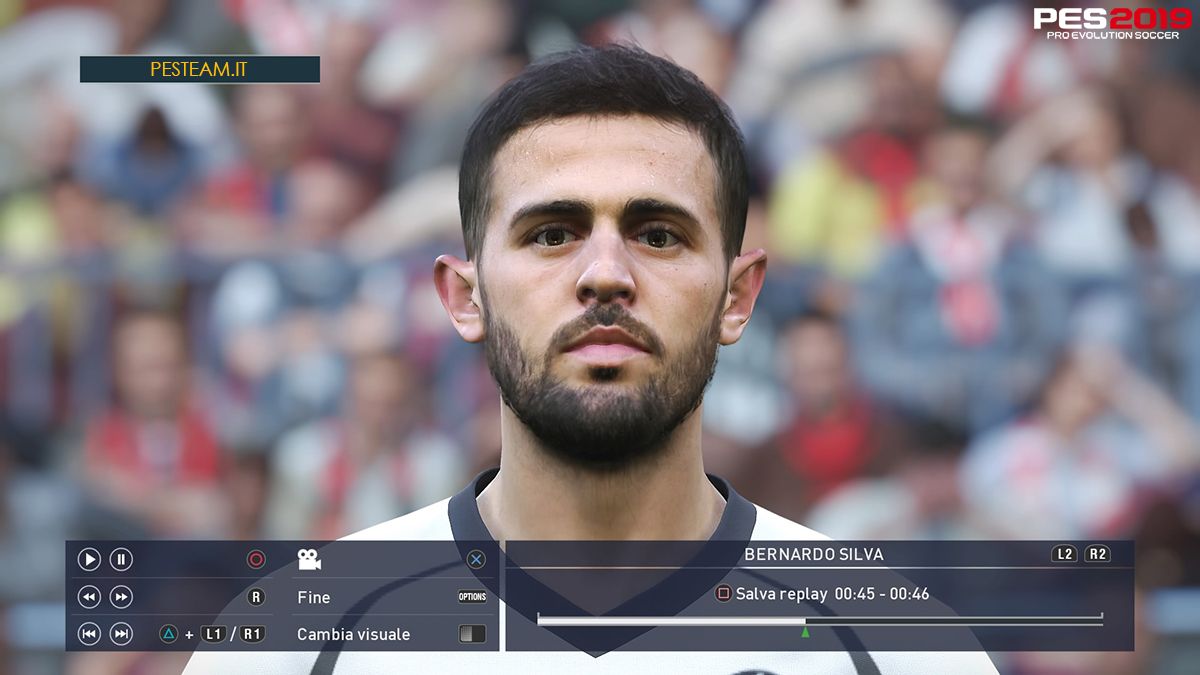This screenshot has width=1200, height=675.
Task: Open the PESTEAM.IT banner
Action: [x=200, y=69]
